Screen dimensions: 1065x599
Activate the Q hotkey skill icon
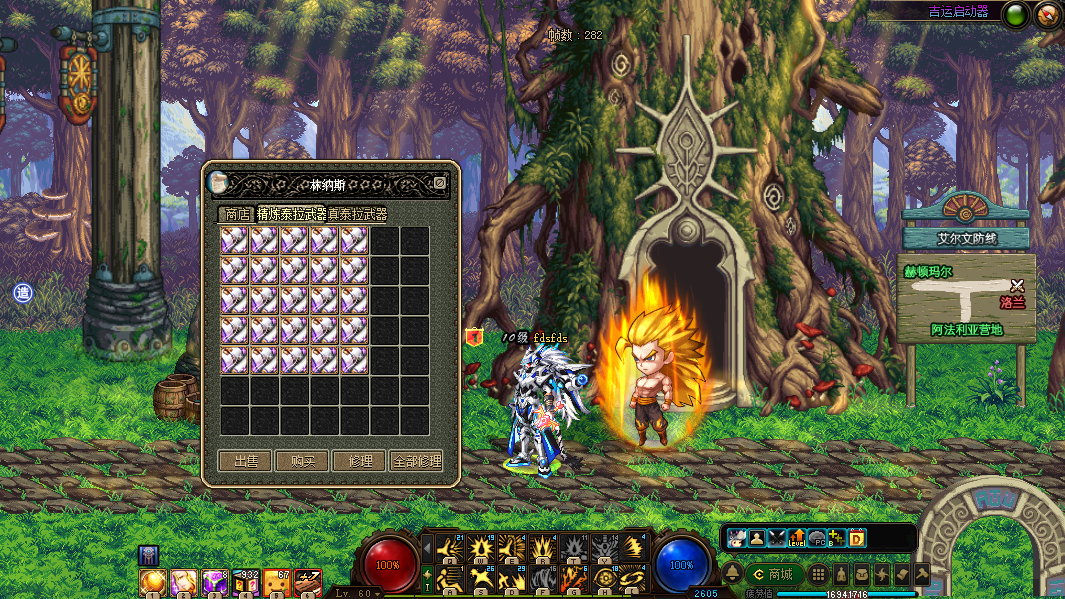pos(452,548)
